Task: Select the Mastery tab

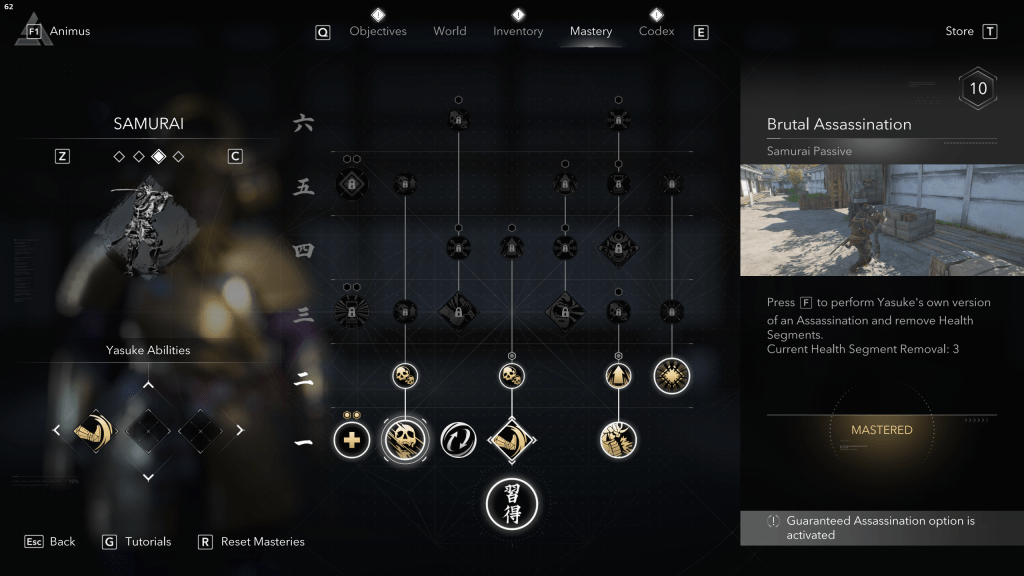Action: tap(591, 31)
